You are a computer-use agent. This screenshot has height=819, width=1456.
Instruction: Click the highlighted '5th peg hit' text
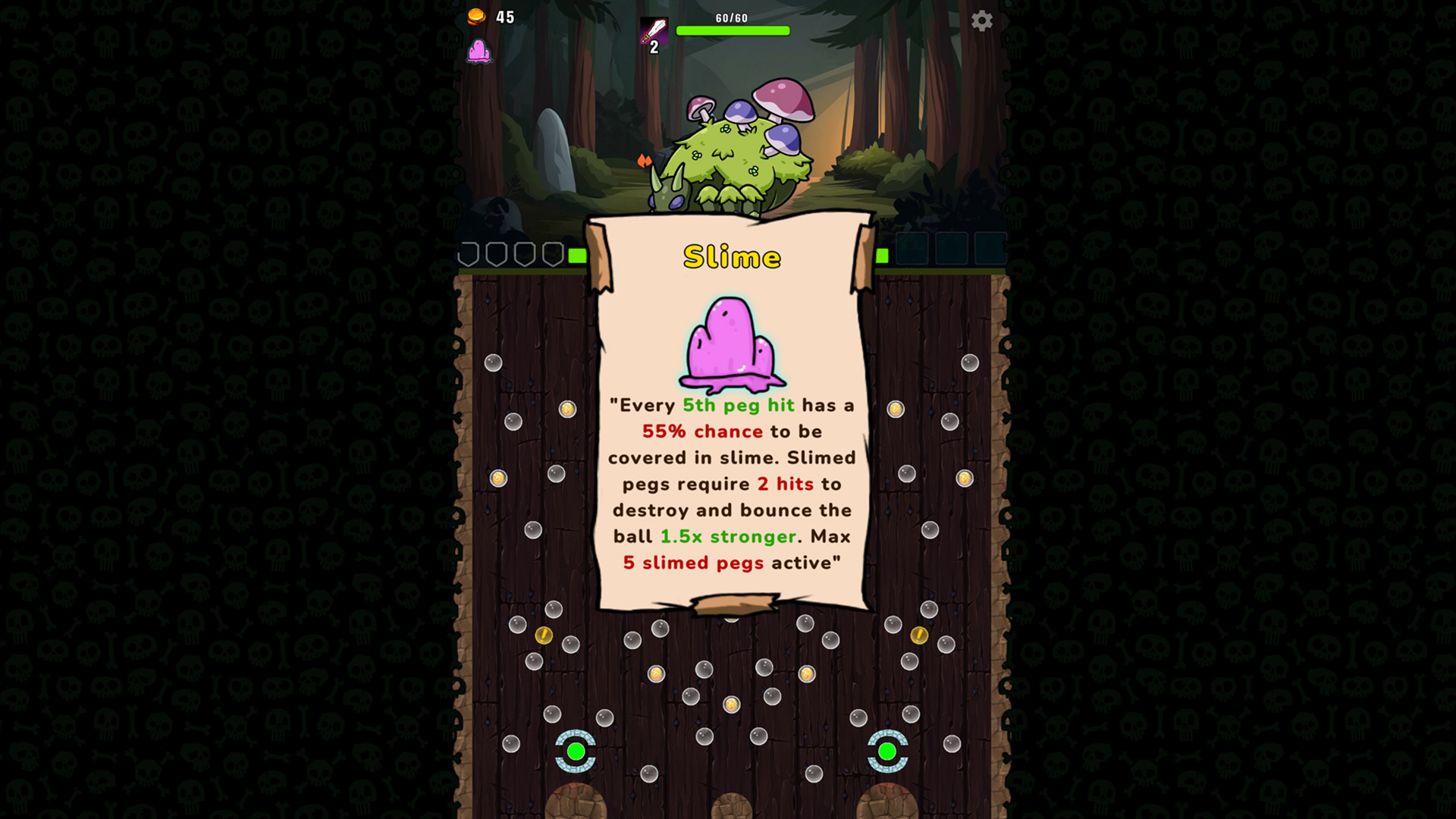739,406
